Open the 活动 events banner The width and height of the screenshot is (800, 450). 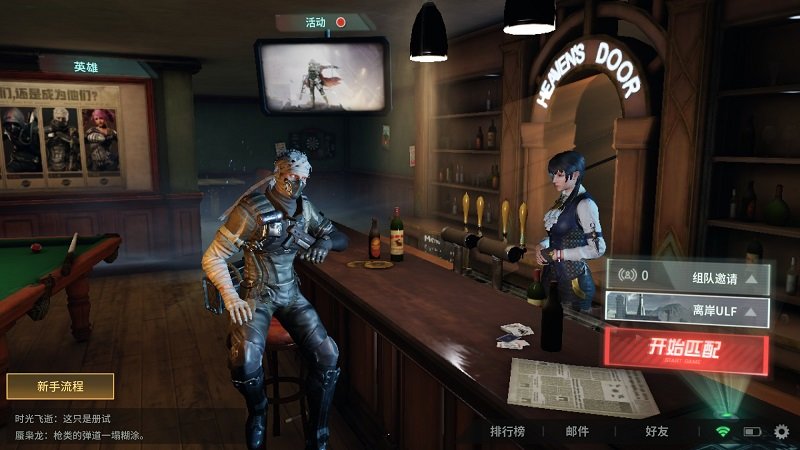click(x=324, y=22)
